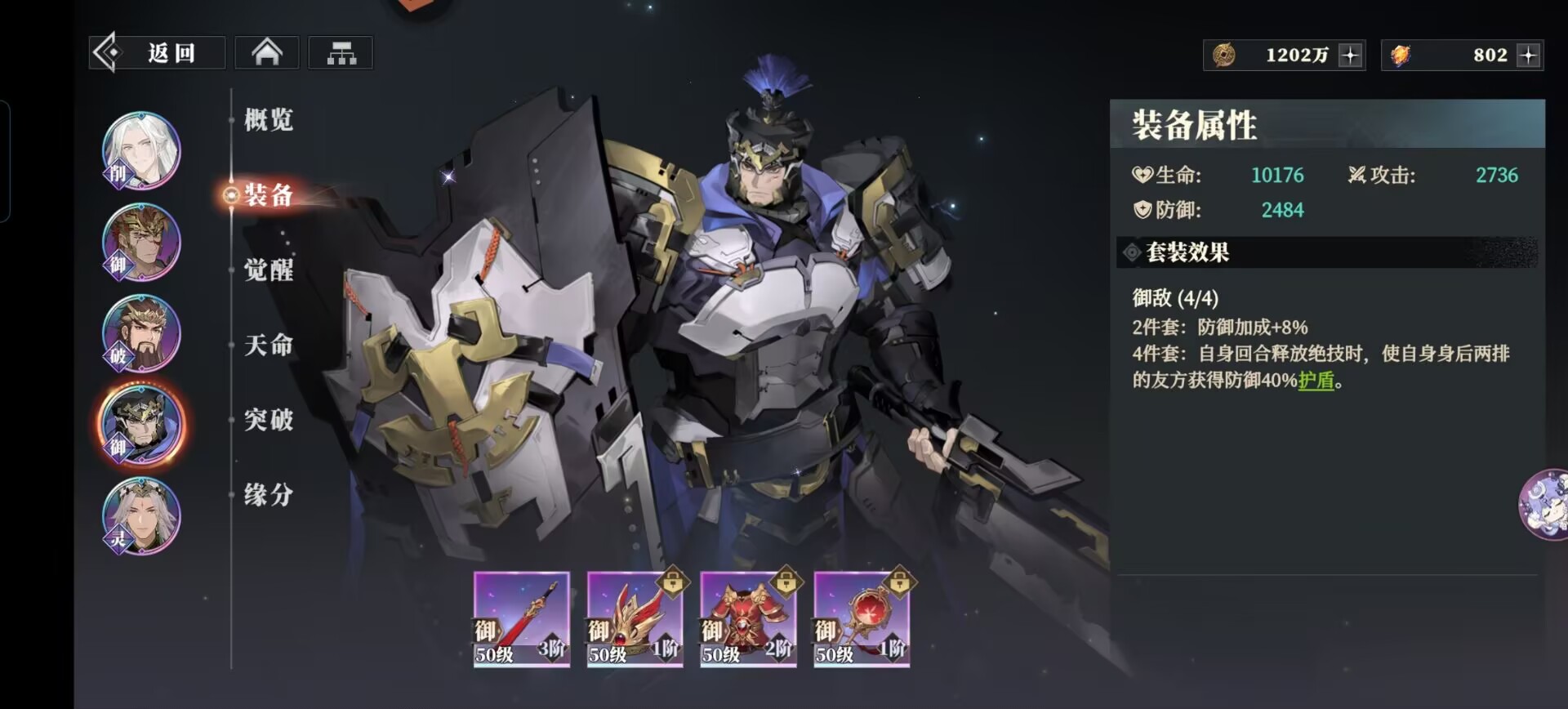The height and width of the screenshot is (709, 1568).
Task: Open the hierarchy tree icon
Action: coord(341,53)
